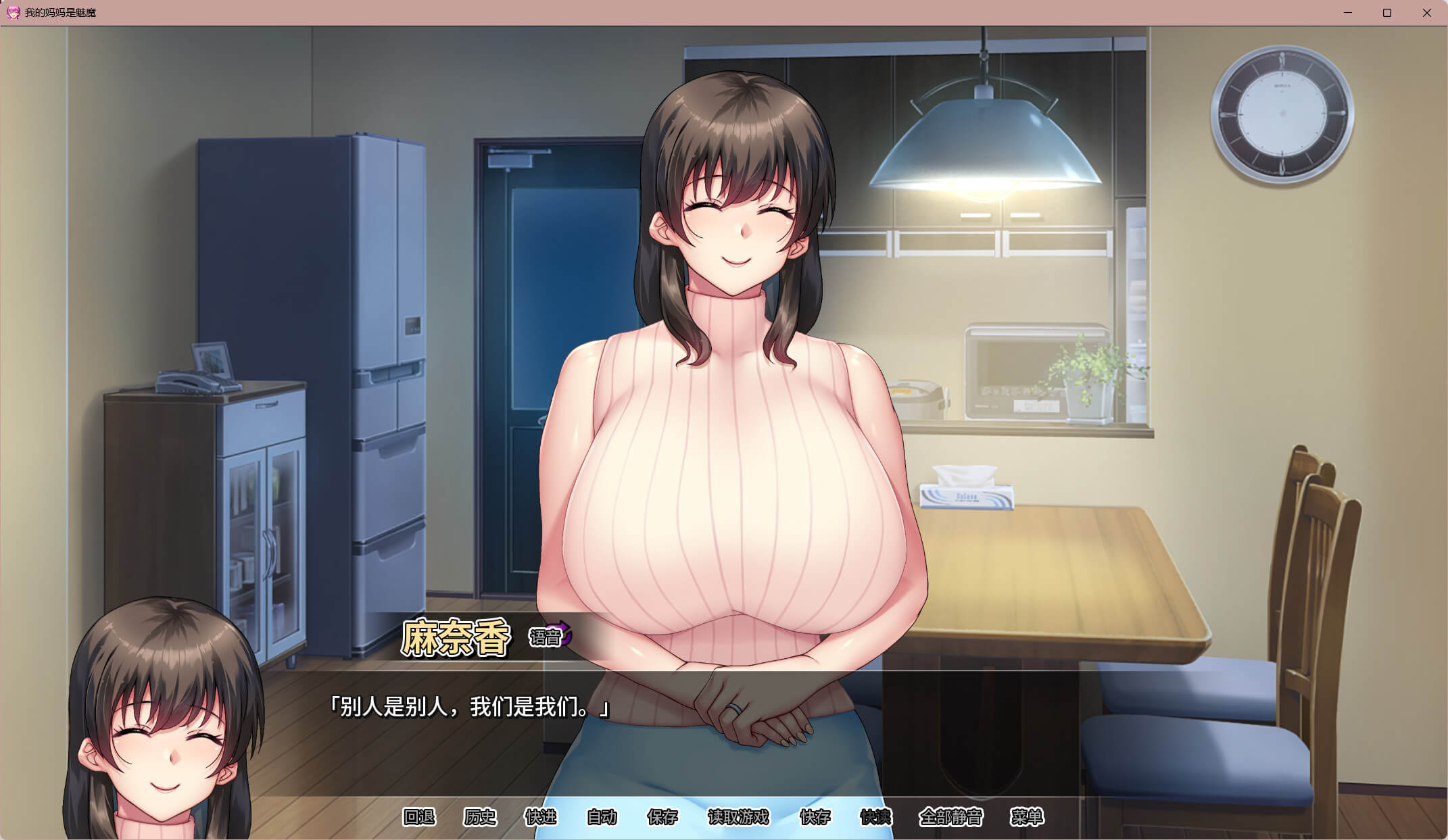Open the 菜单 menu
This screenshot has height=840, width=1448.
tap(1027, 817)
